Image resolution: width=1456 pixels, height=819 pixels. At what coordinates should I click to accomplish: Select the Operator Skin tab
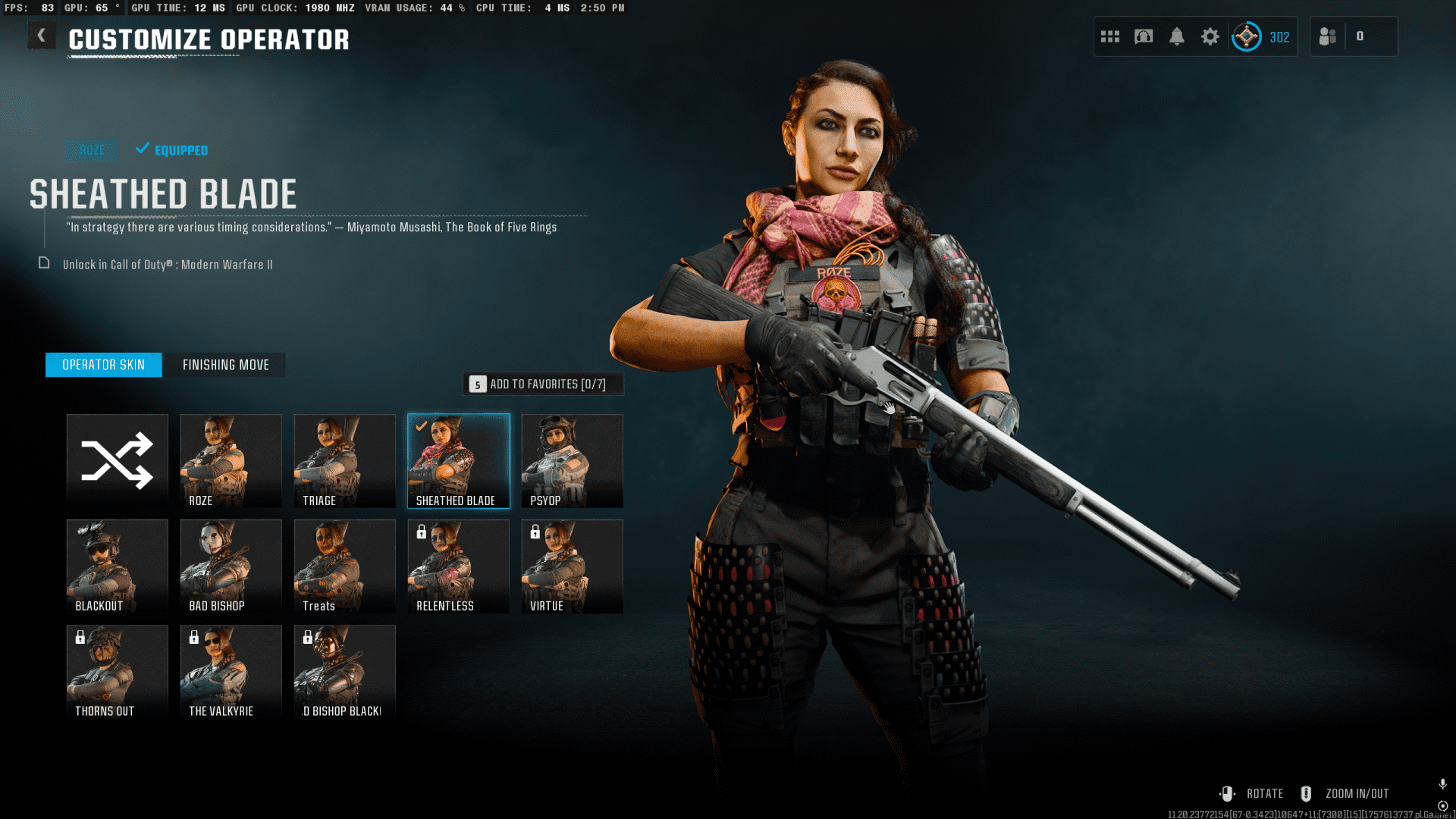click(103, 365)
